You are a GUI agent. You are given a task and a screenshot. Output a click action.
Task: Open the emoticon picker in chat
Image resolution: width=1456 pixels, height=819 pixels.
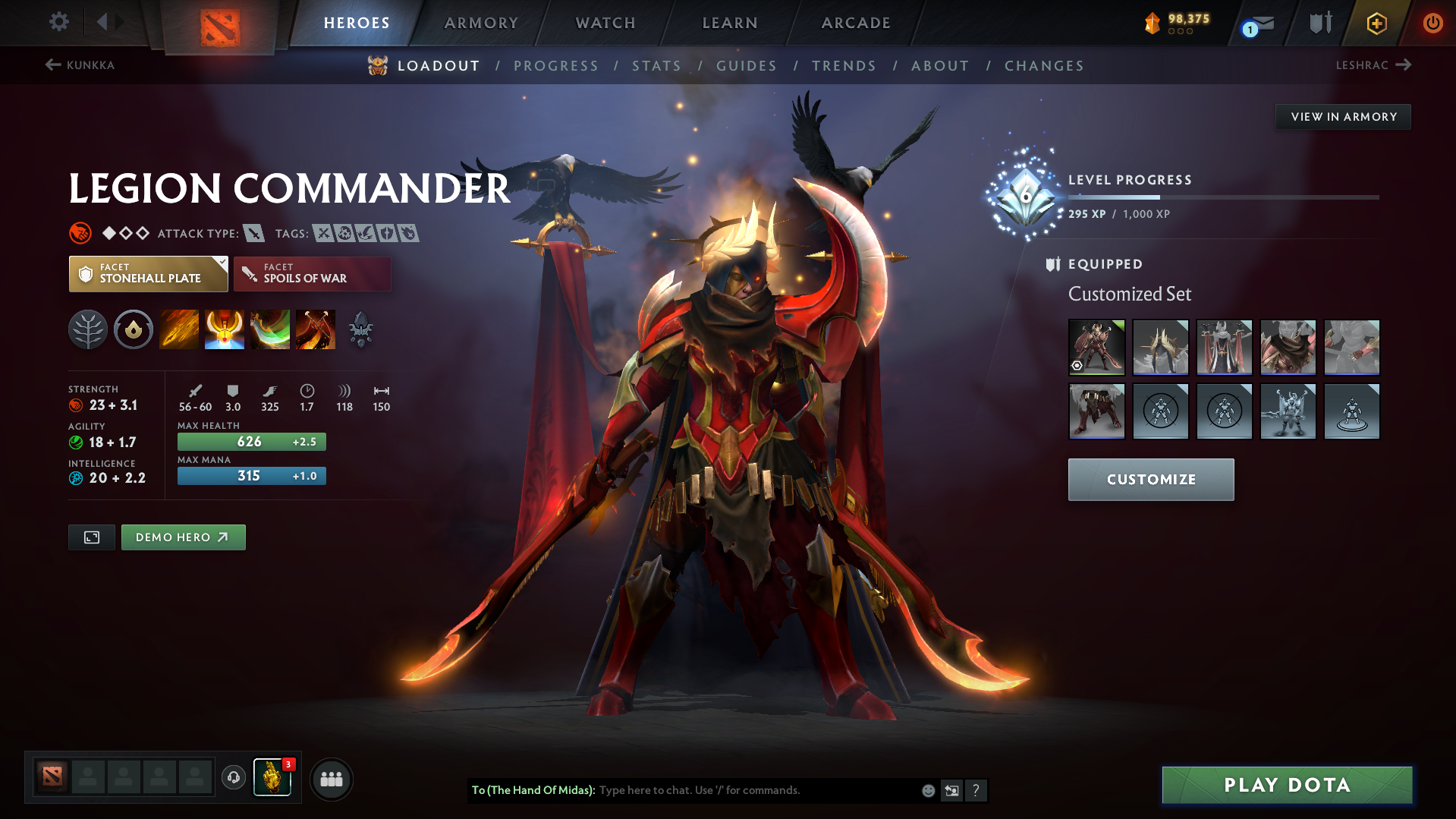pos(927,790)
